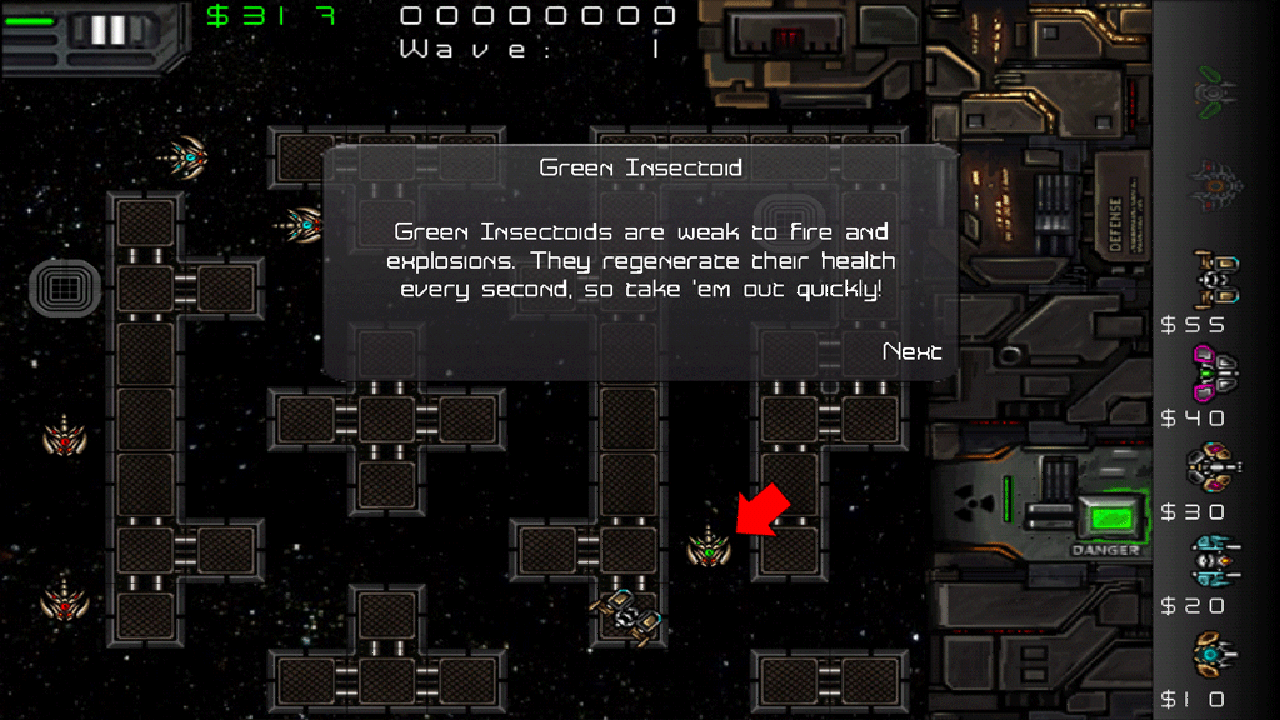The height and width of the screenshot is (720, 1280).
Task: Click the green DANGER monitor screen
Action: 1113,515
